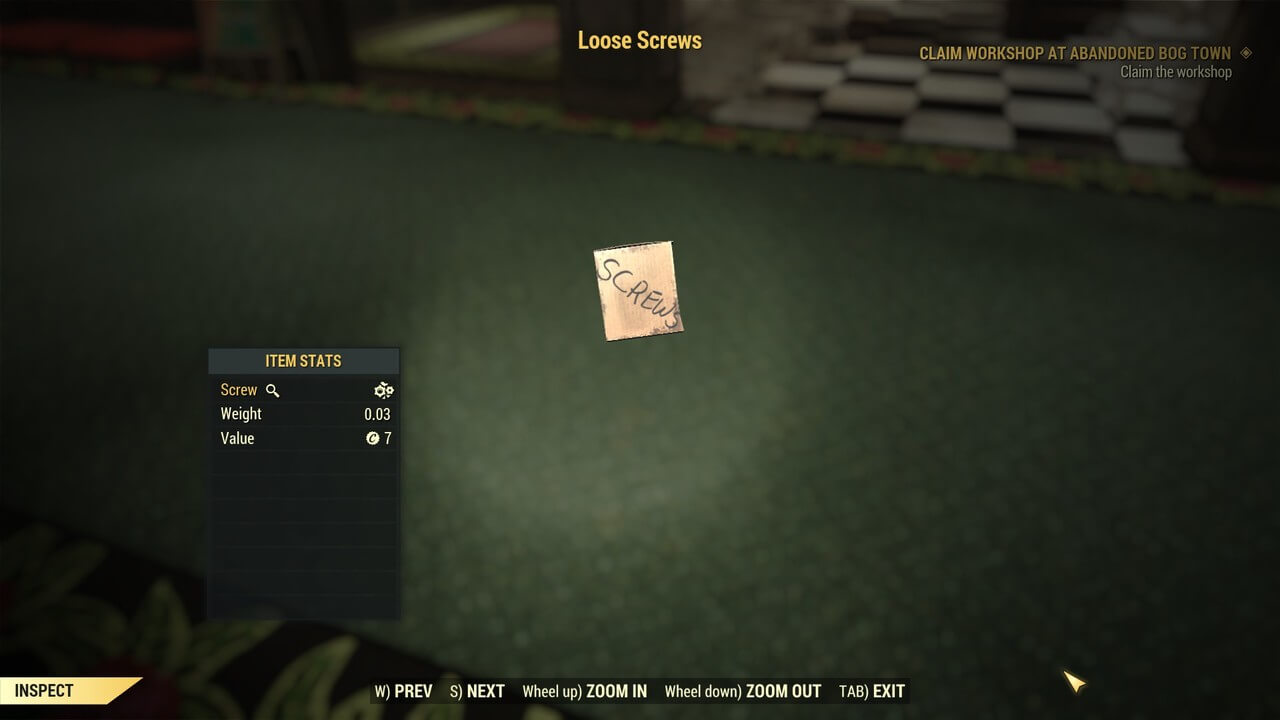Click the screws package in the center view
This screenshot has width=1280, height=720.
[x=637, y=292]
